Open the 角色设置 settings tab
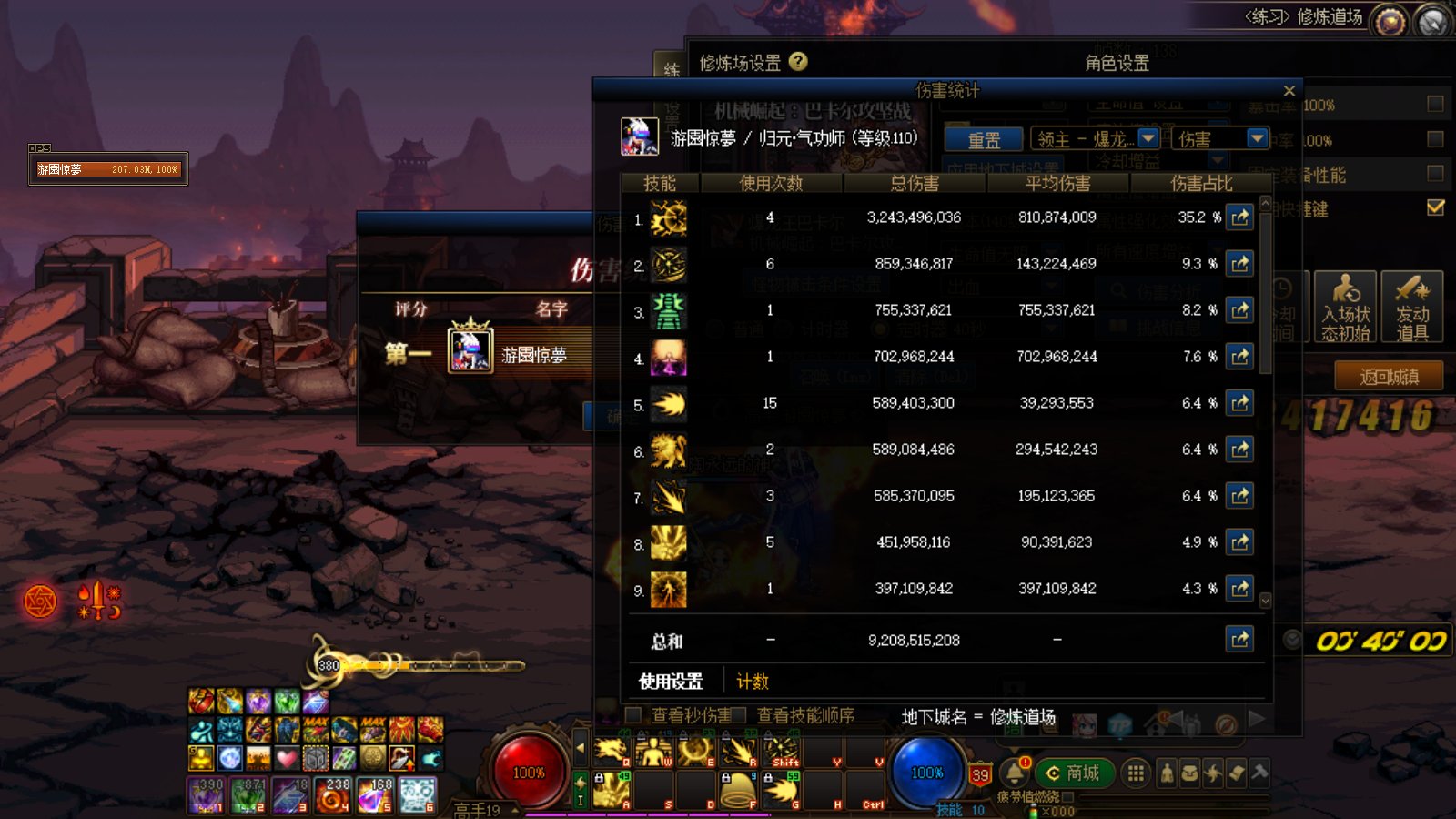Image resolution: width=1456 pixels, height=819 pixels. coord(1117,64)
